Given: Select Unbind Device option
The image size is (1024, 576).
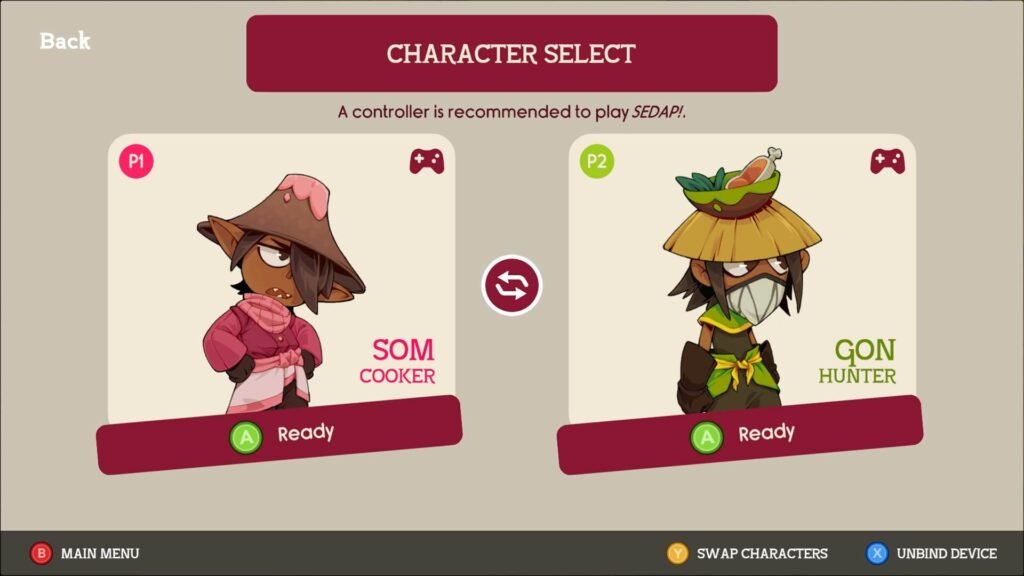Looking at the screenshot, I should 932,553.
